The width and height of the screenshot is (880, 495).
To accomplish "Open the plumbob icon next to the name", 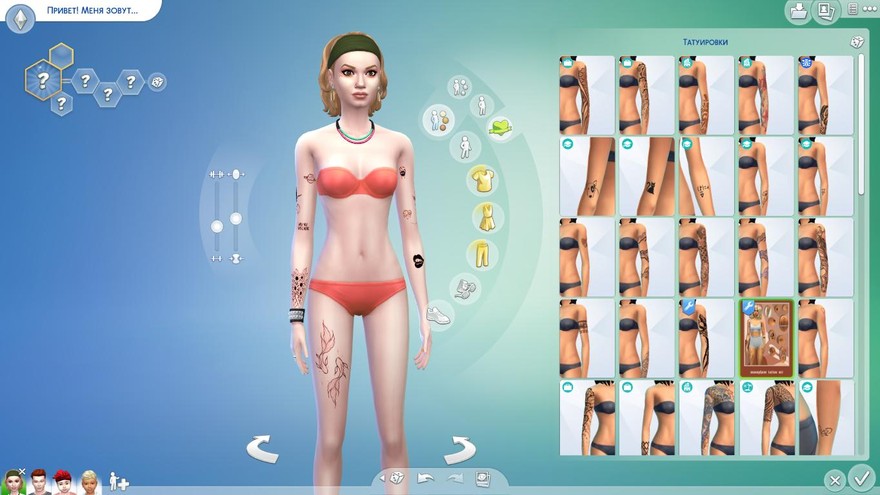I will coord(20,19).
